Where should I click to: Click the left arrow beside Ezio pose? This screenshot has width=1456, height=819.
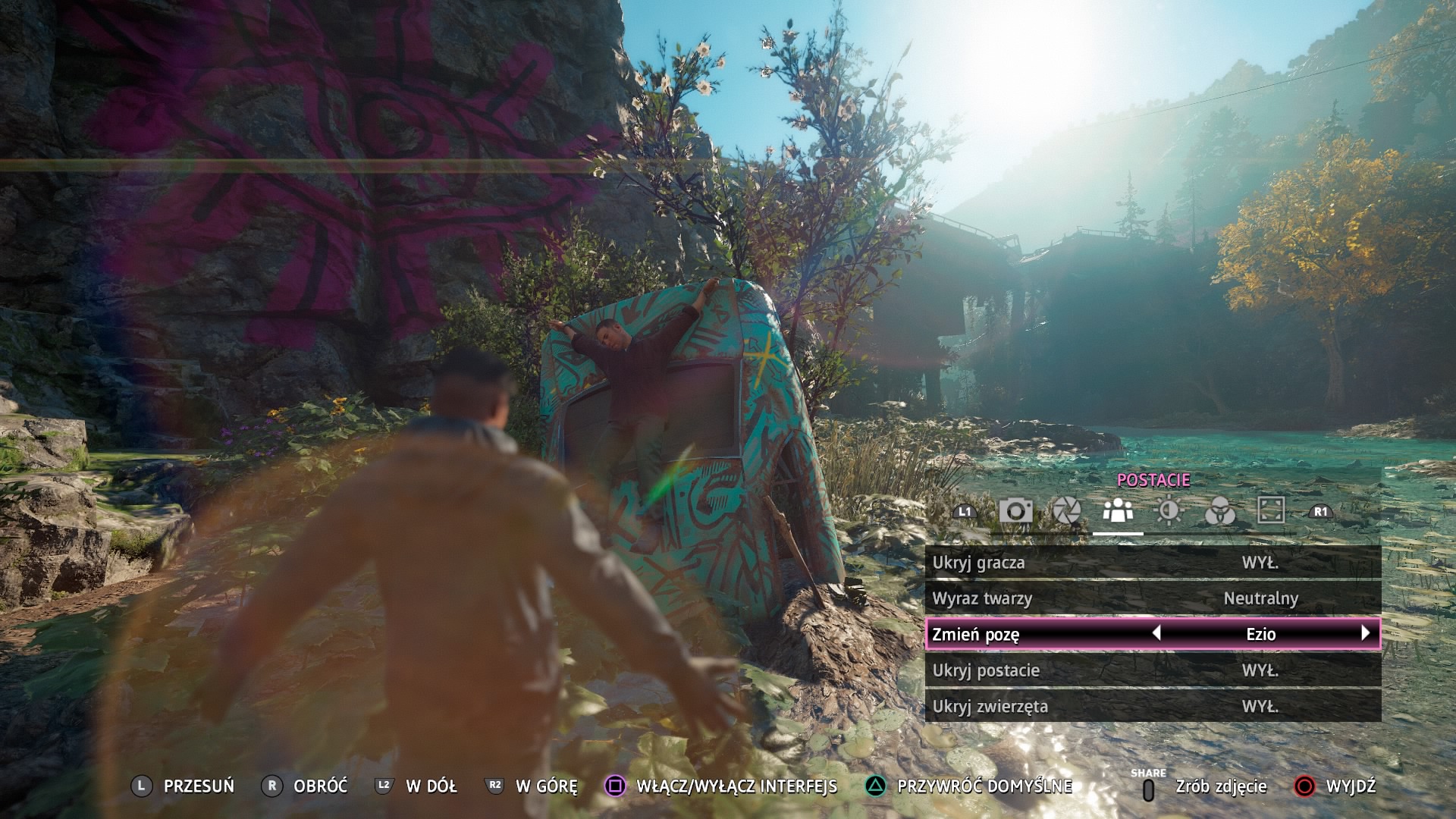(1156, 633)
